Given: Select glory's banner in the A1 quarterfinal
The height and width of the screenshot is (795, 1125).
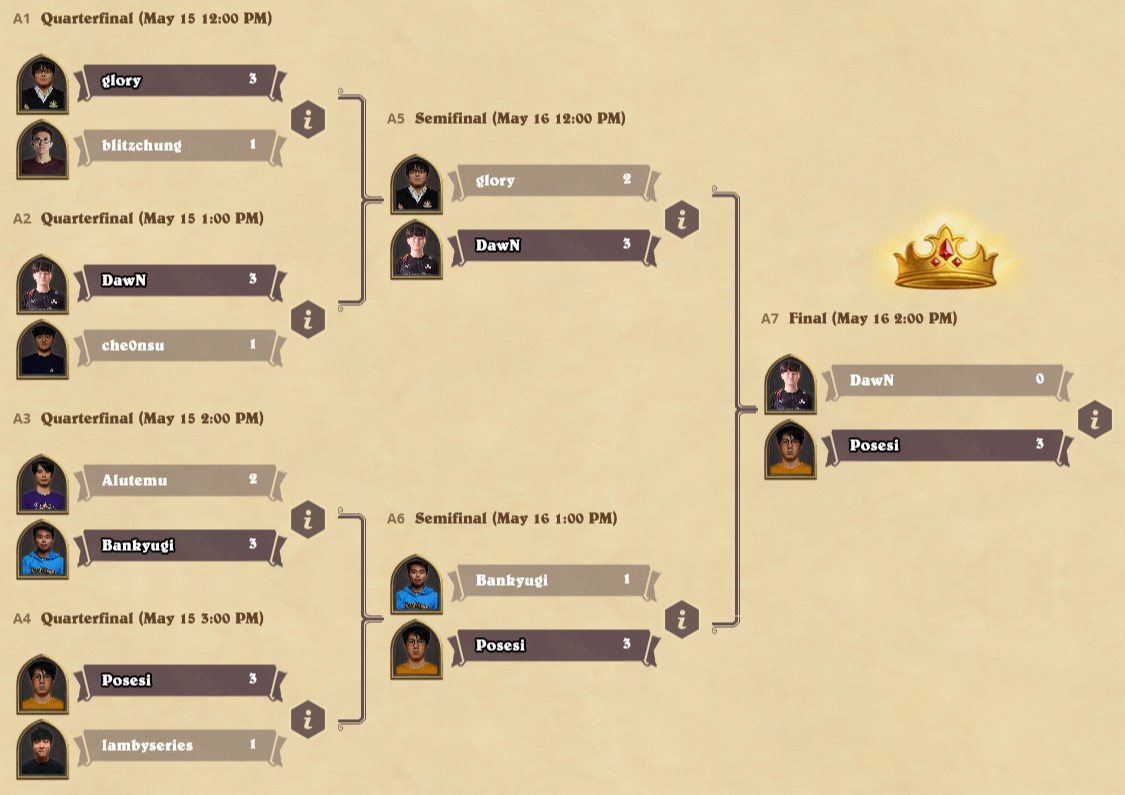Looking at the screenshot, I should point(178,81).
